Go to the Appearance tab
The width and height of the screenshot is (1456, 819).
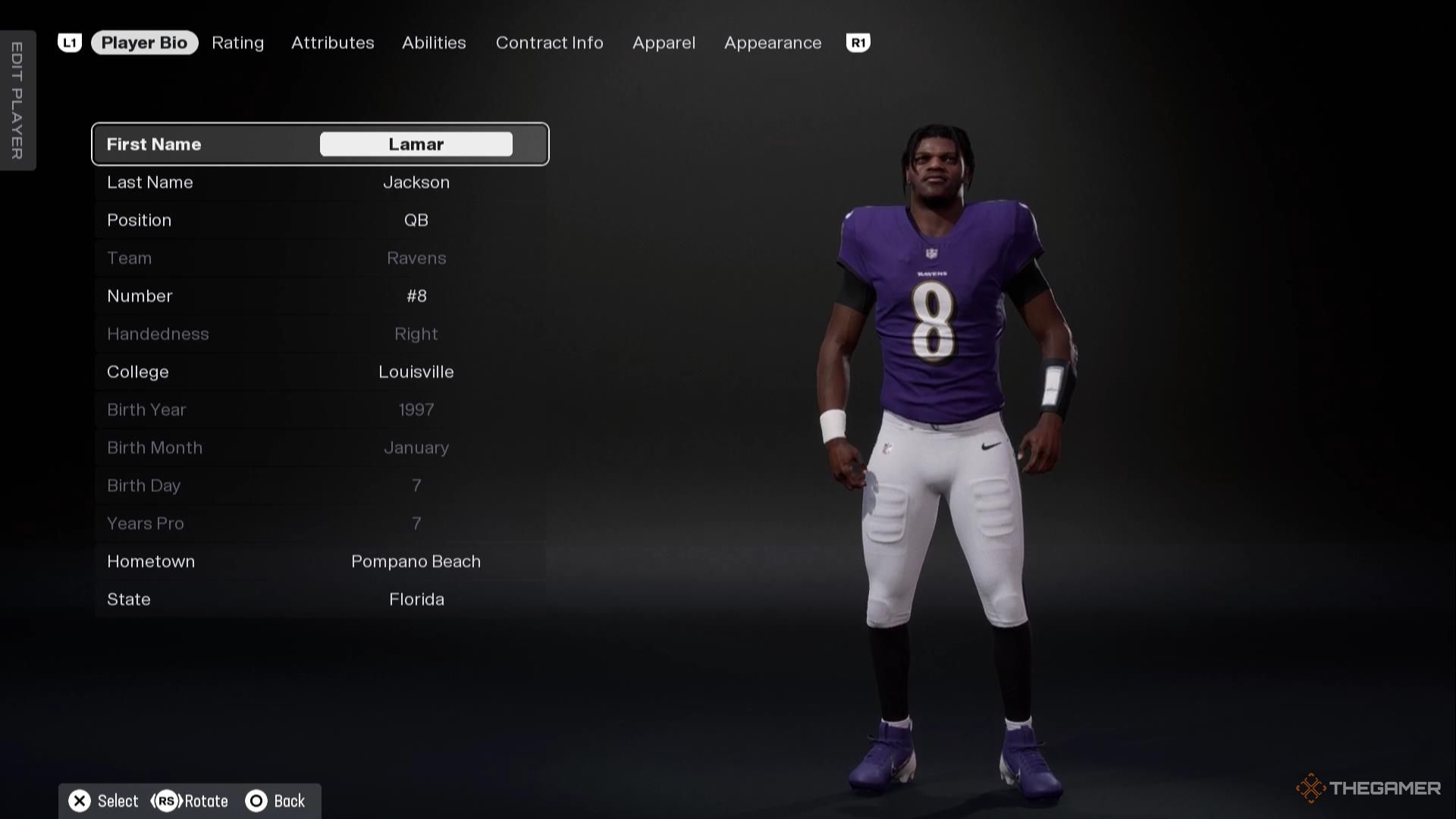[772, 43]
